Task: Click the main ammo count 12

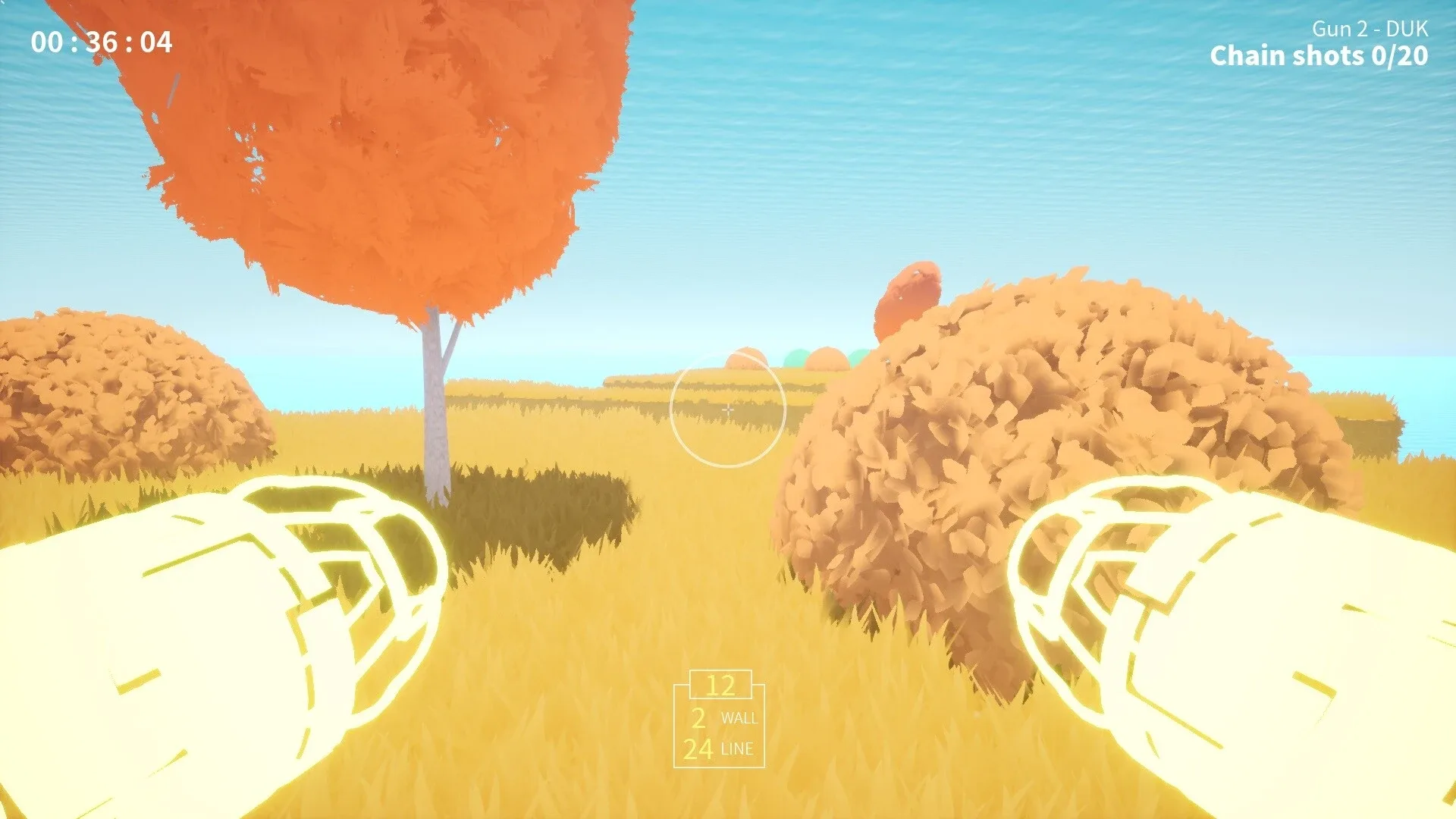Action: [x=720, y=685]
